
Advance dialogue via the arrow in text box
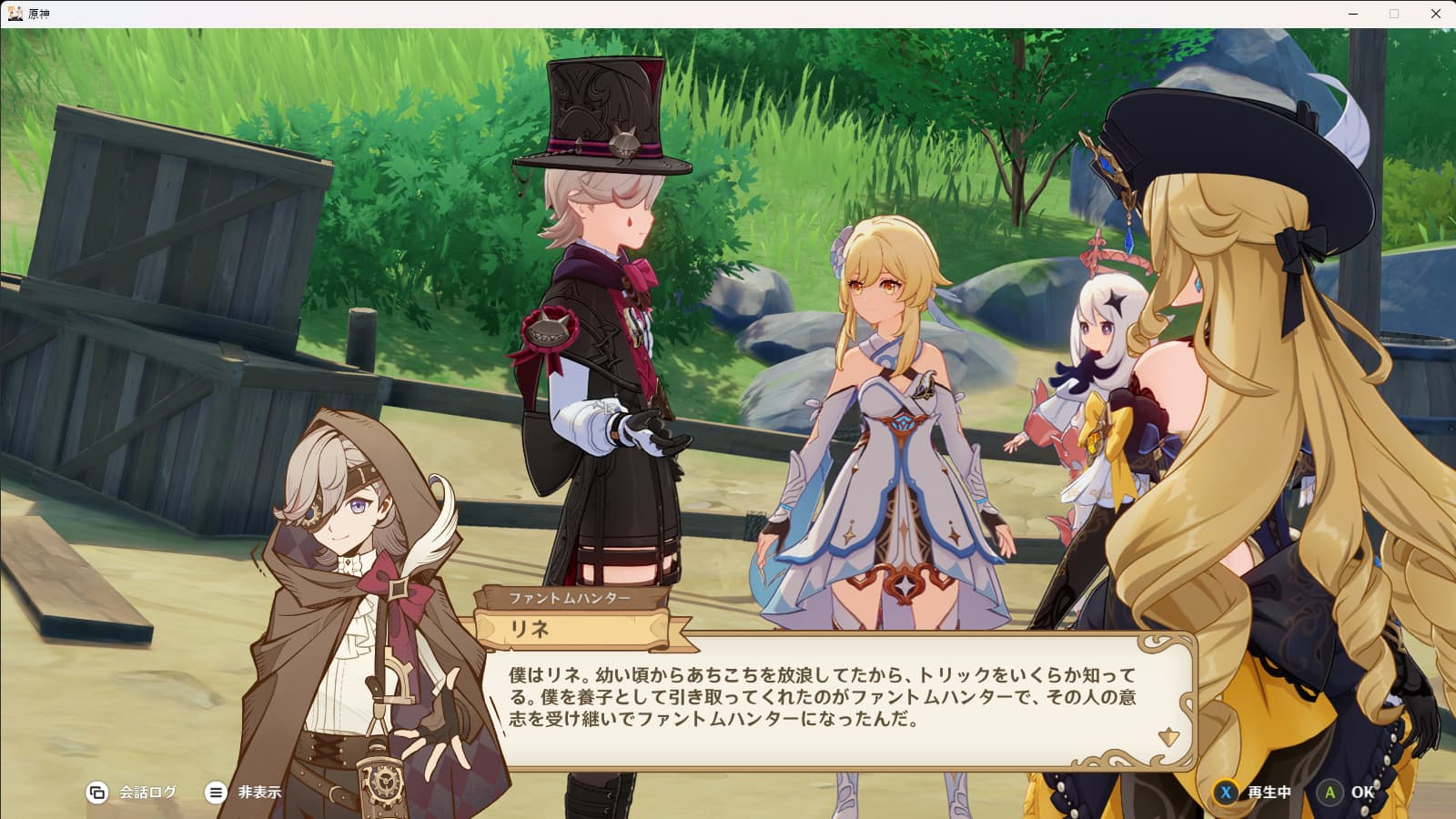(x=1168, y=736)
